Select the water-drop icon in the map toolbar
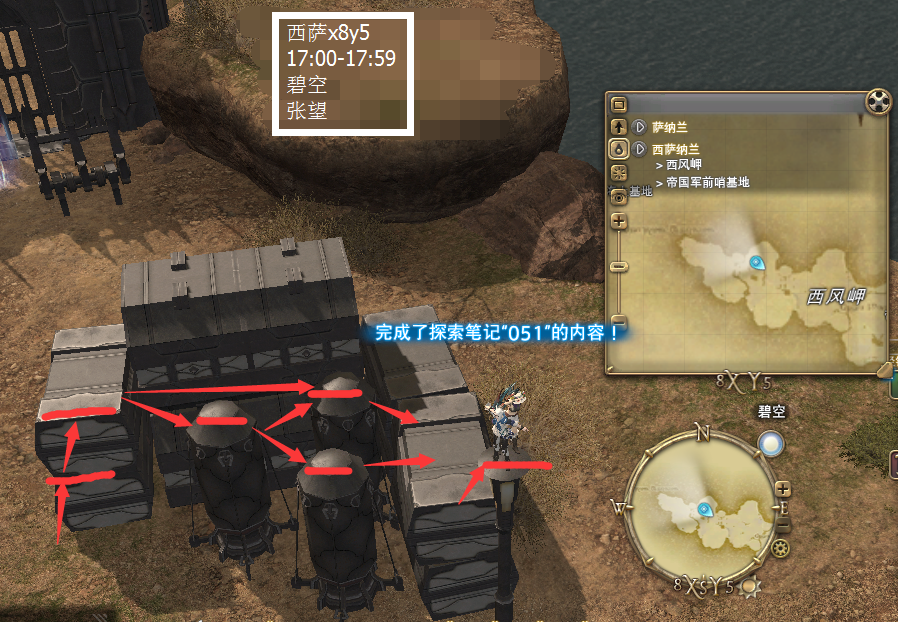The width and height of the screenshot is (898, 622). point(618,148)
